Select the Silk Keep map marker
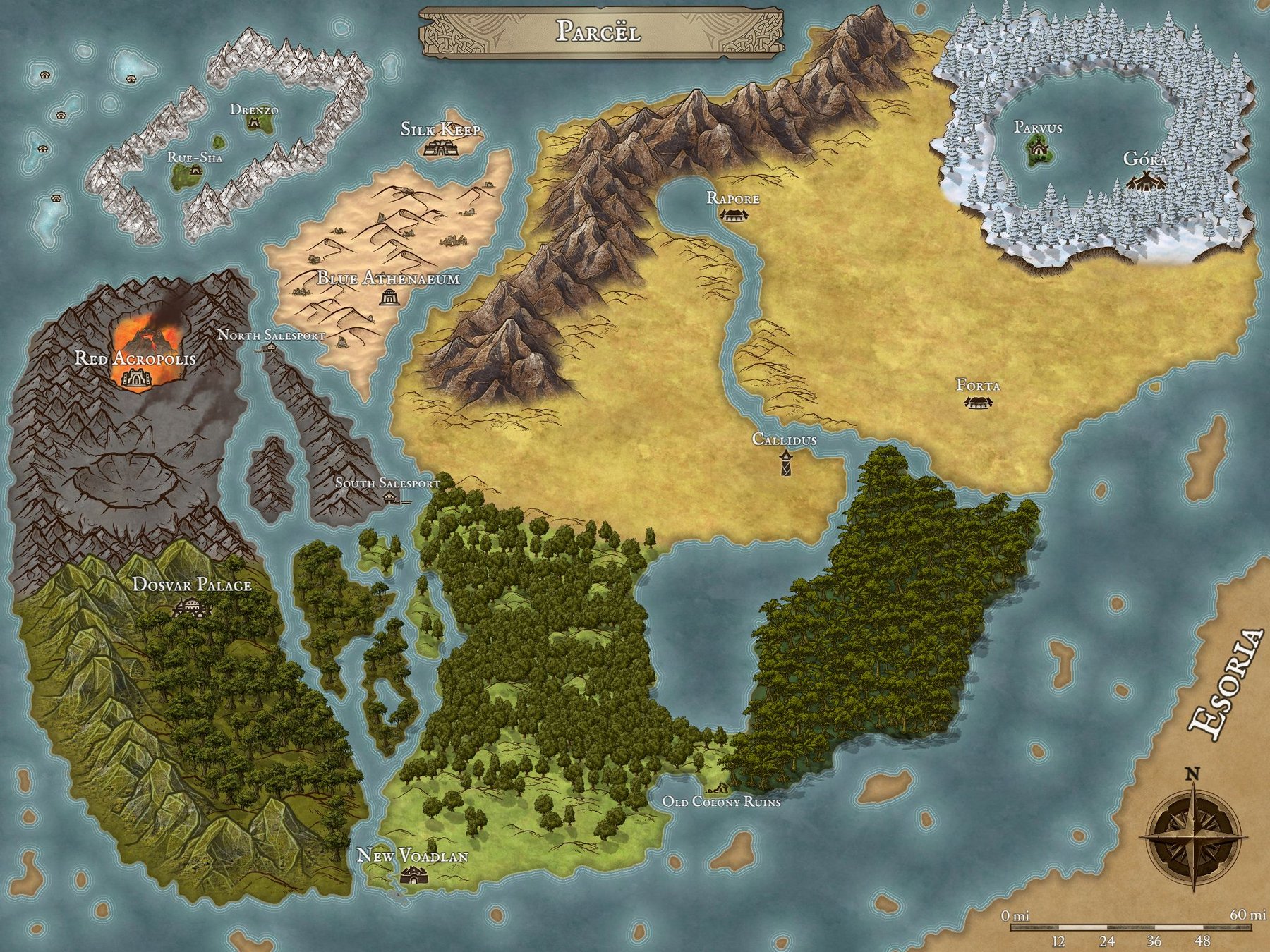 pyautogui.click(x=442, y=148)
